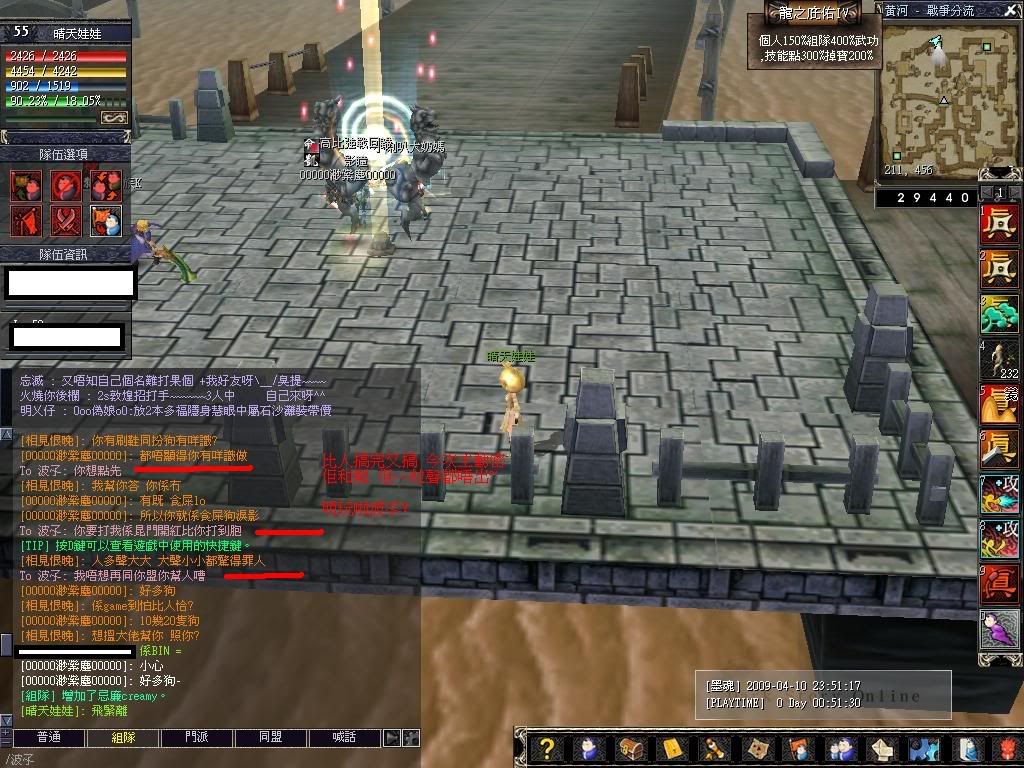
Task: Go to next skill bar page arrow
Action: pos(1016,192)
